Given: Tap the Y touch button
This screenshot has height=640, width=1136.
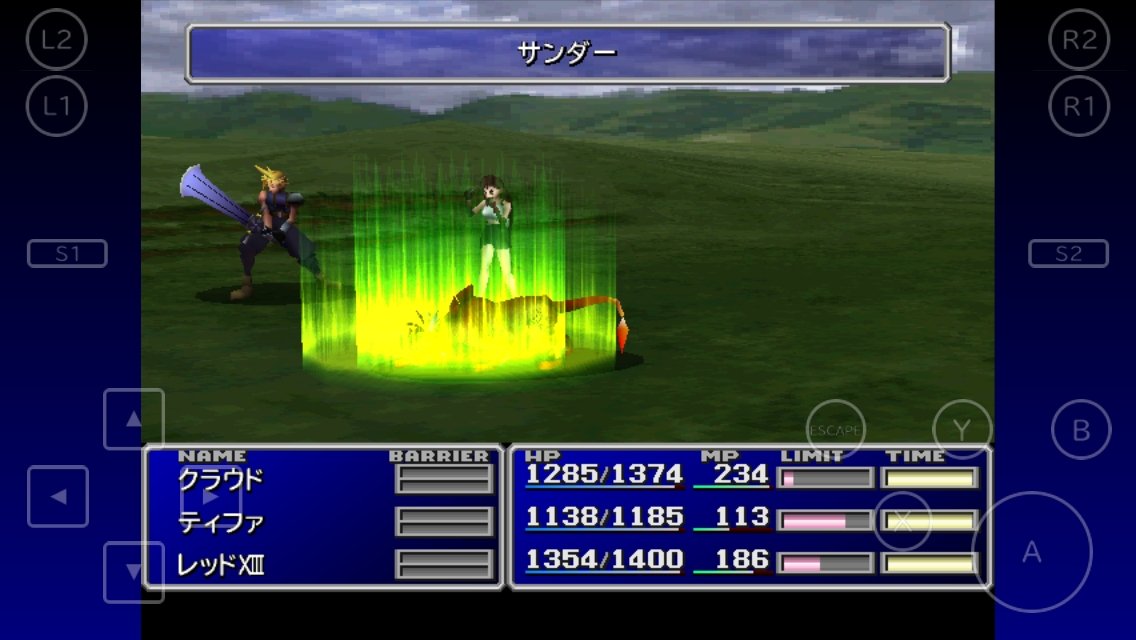Looking at the screenshot, I should click(961, 429).
